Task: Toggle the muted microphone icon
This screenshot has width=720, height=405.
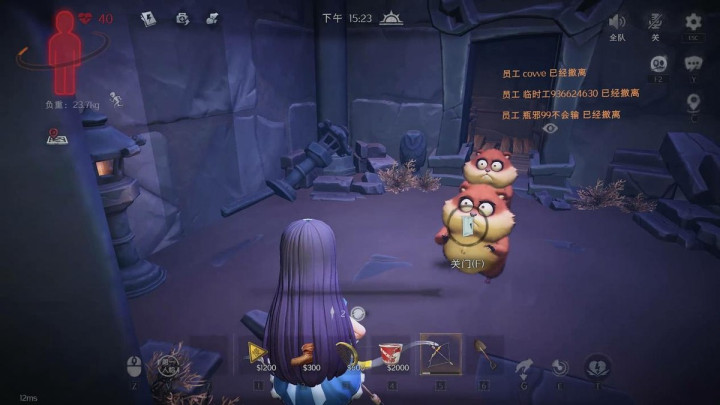Action: (655, 22)
